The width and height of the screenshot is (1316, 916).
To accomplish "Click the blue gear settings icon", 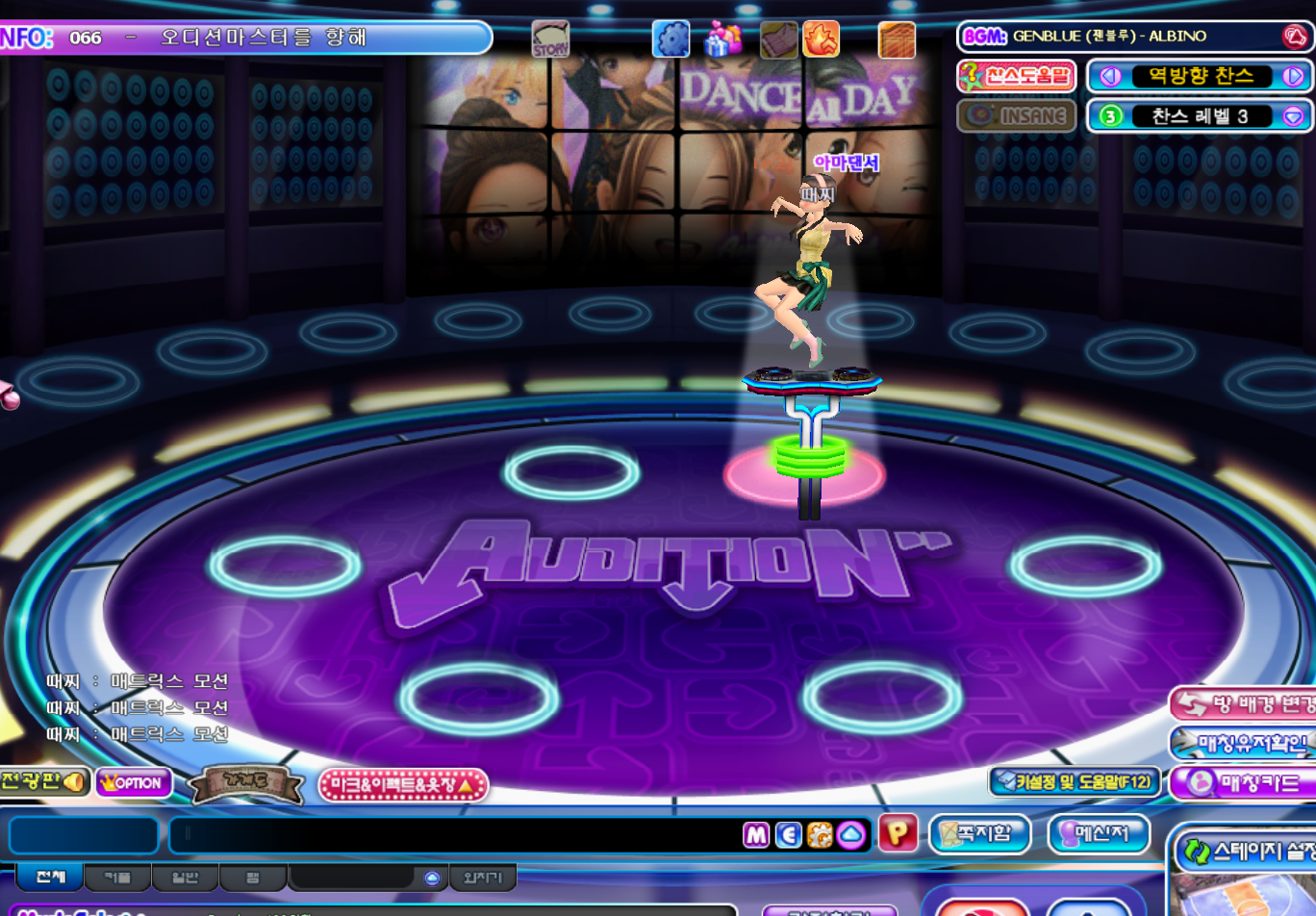I will (x=671, y=39).
